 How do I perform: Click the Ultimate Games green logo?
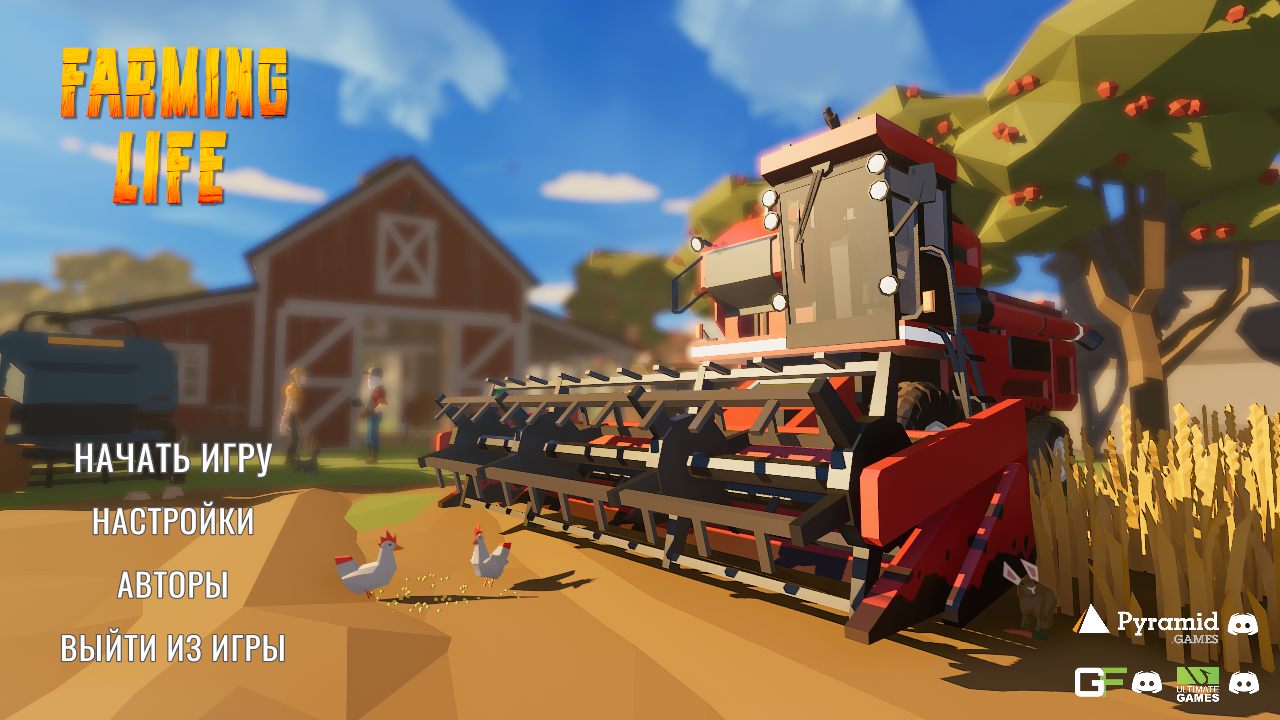tap(1197, 675)
